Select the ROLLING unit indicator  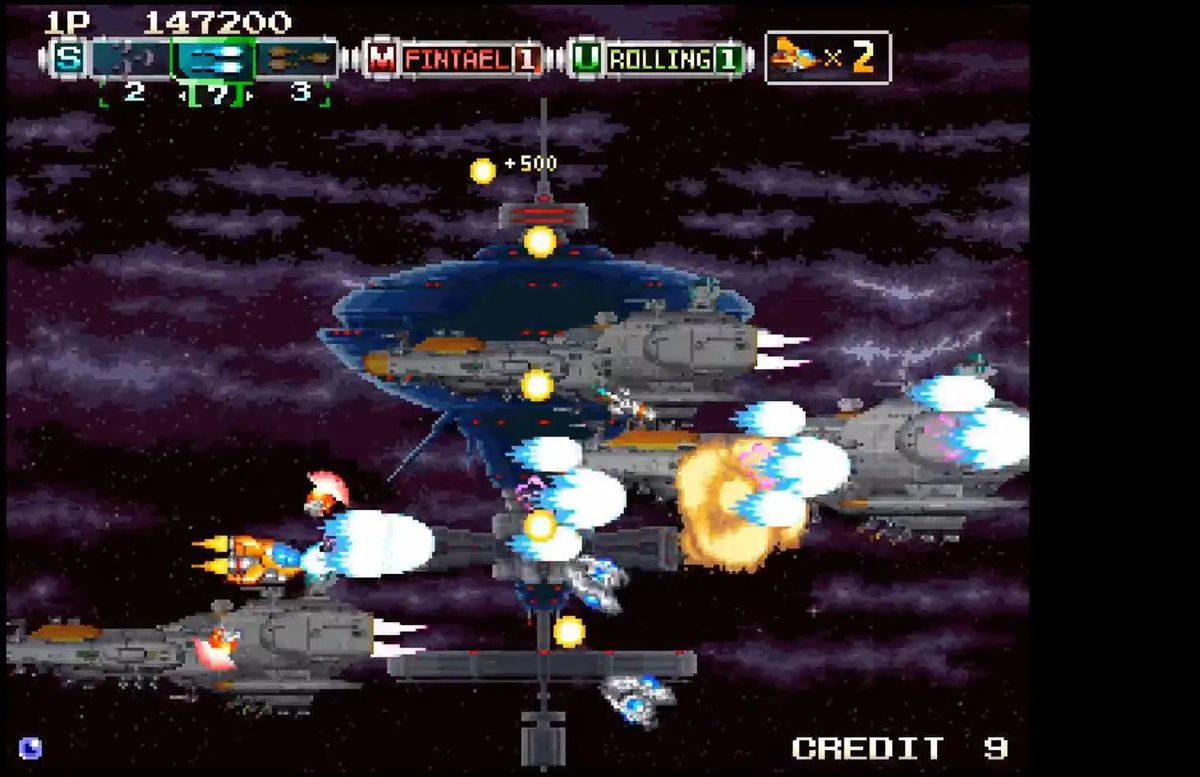pyautogui.click(x=659, y=59)
